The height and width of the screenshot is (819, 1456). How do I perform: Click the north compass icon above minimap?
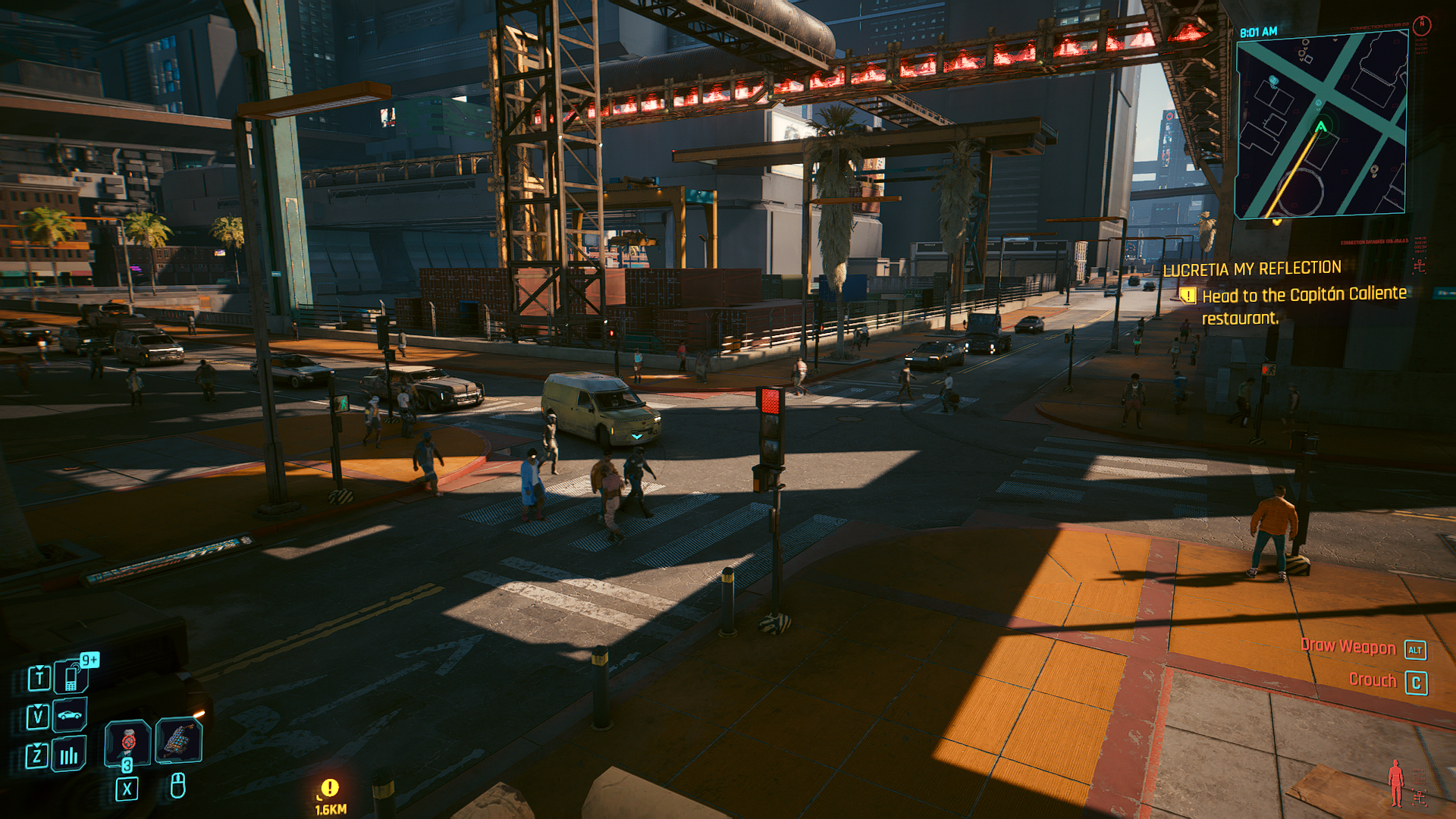coord(1422,25)
